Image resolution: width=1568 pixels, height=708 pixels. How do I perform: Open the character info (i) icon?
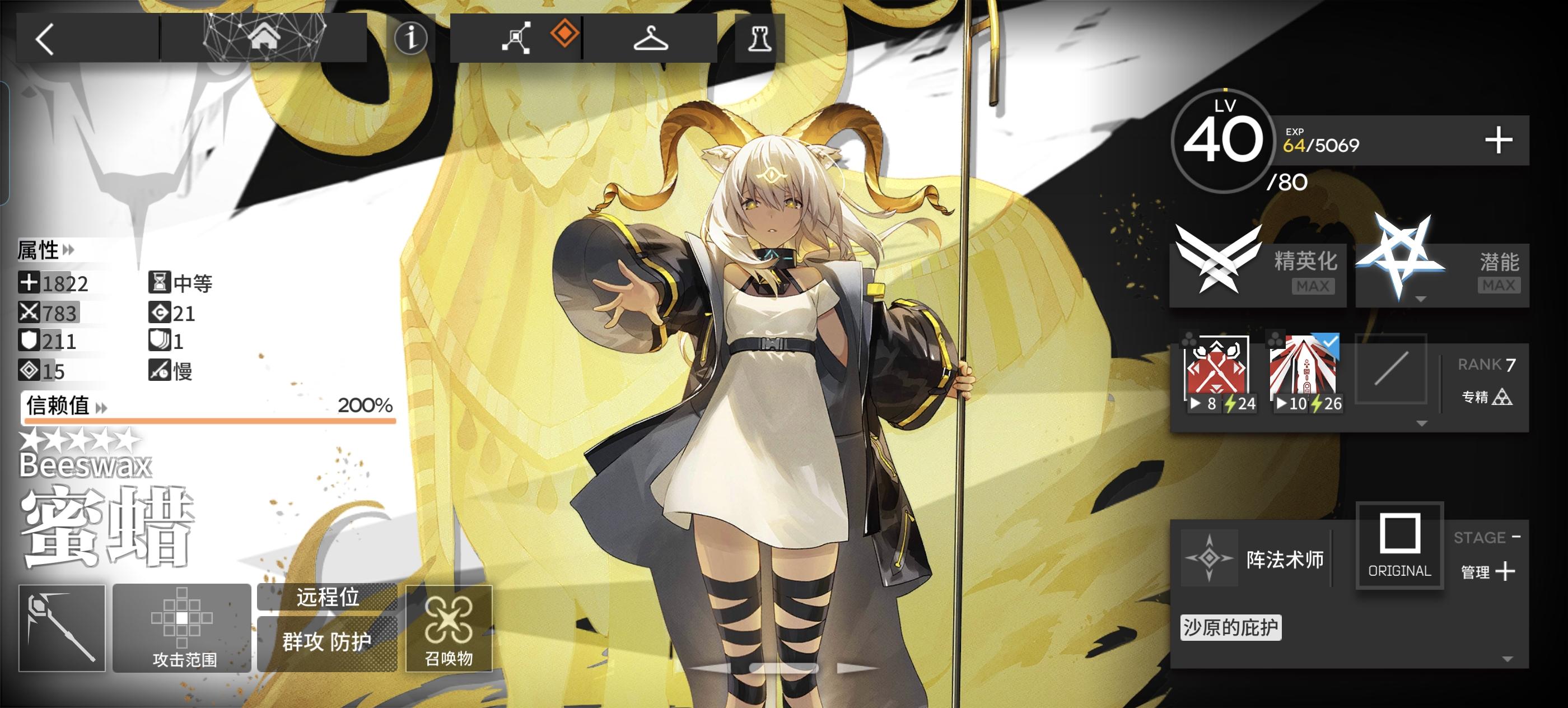[x=412, y=38]
